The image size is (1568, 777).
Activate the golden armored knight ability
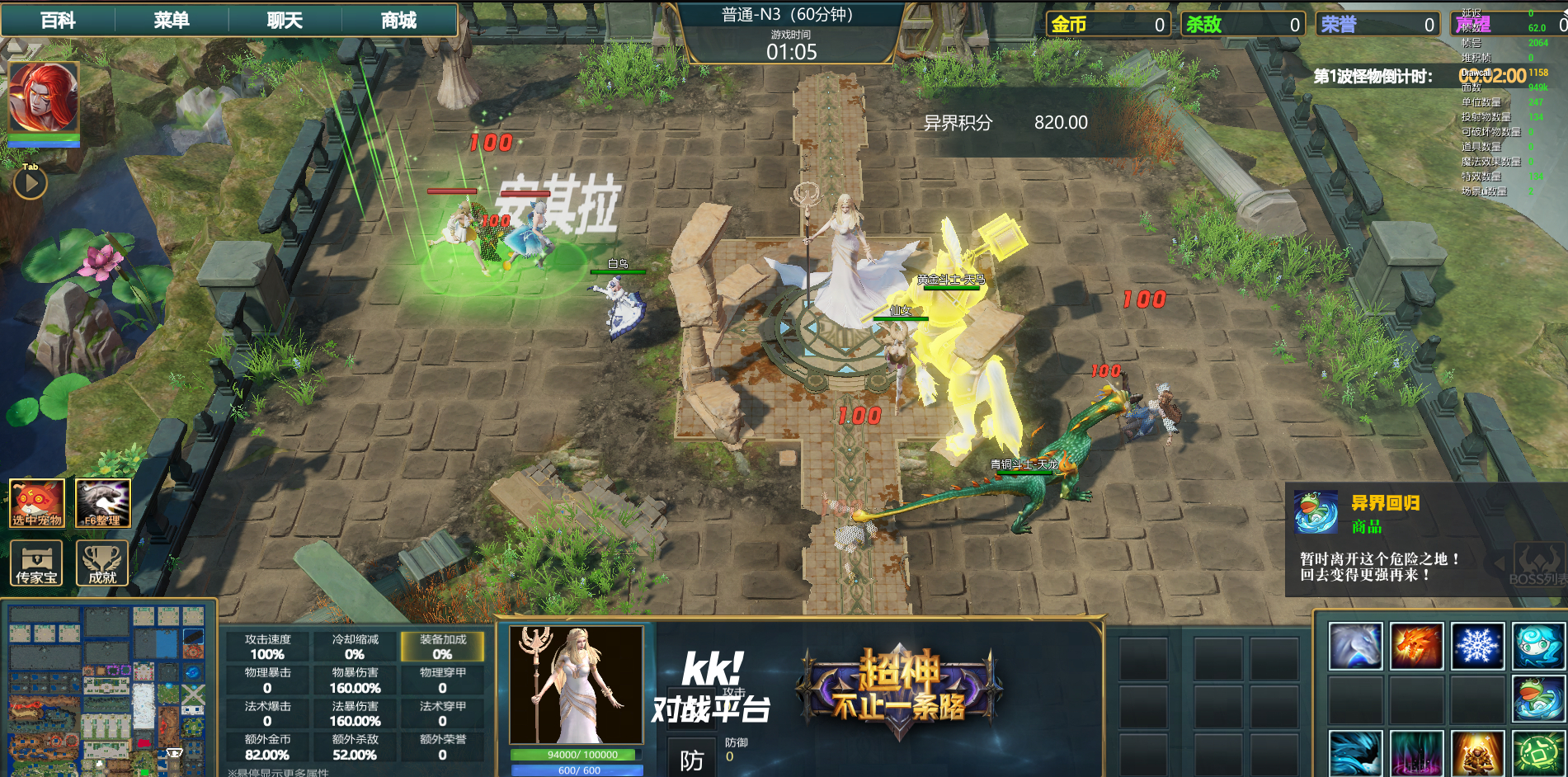1477,753
